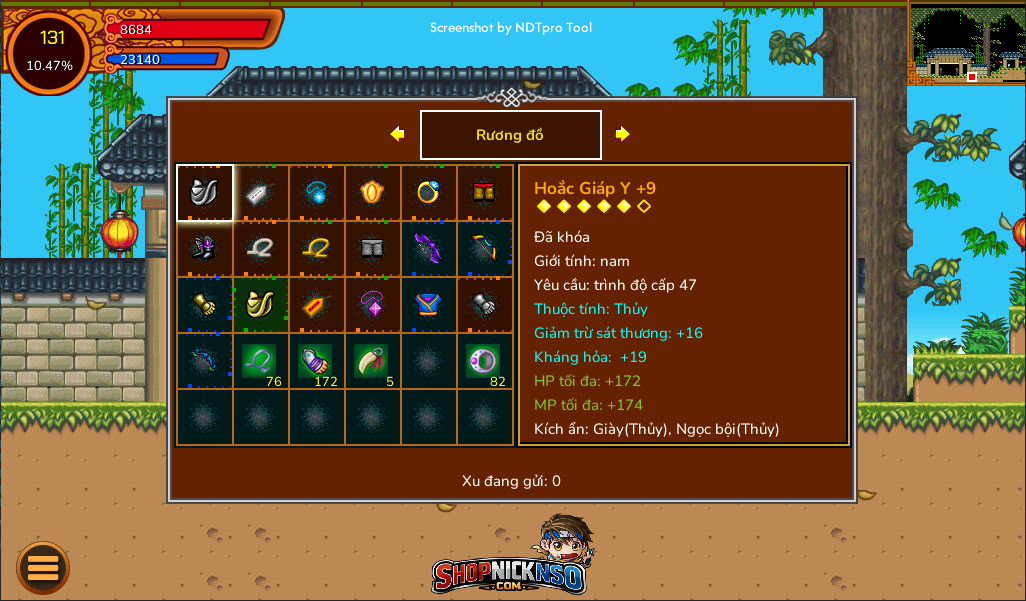Go to the next storage page arrow
The image size is (1026, 601).
click(622, 134)
